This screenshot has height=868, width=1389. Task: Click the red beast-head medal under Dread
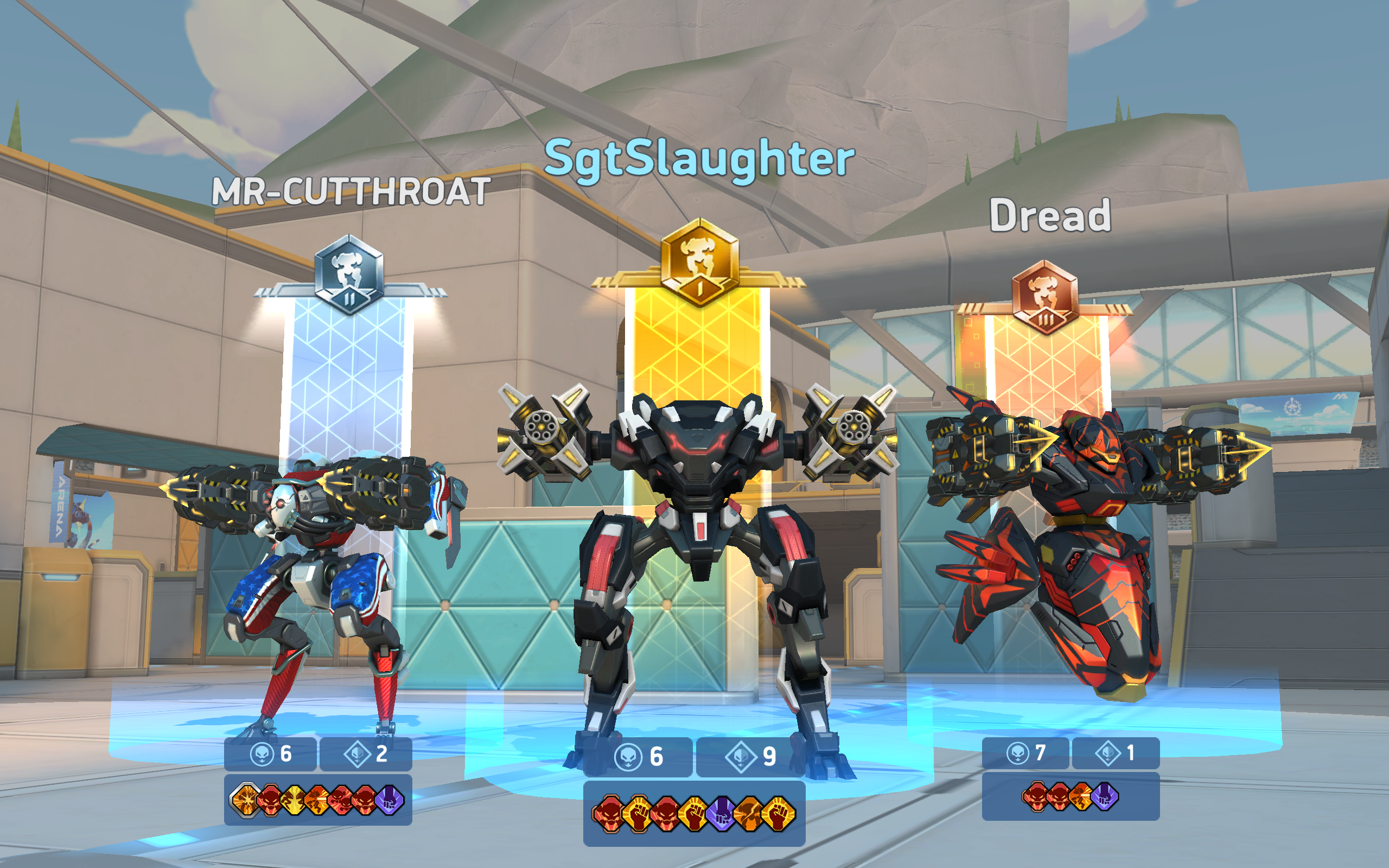(1036, 796)
